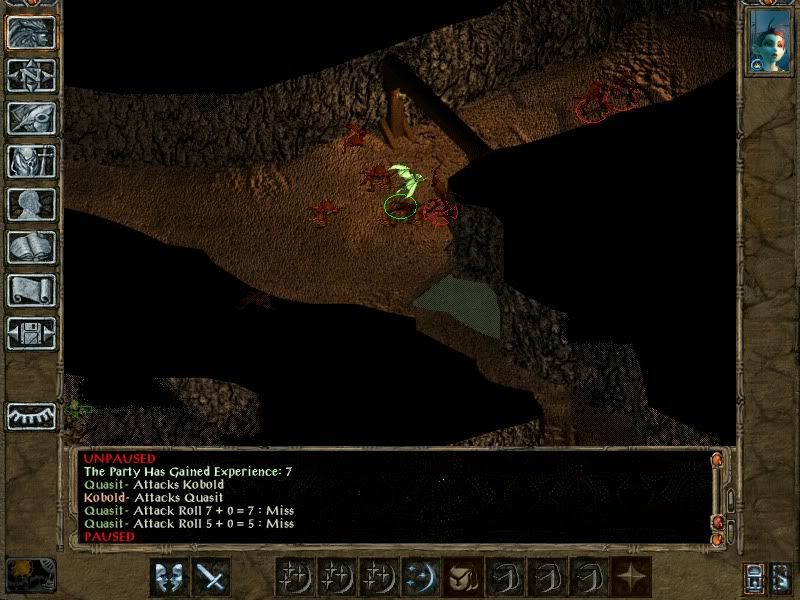Toggle pause using the clock icon
The height and width of the screenshot is (600, 800).
pyautogui.click(x=30, y=575)
